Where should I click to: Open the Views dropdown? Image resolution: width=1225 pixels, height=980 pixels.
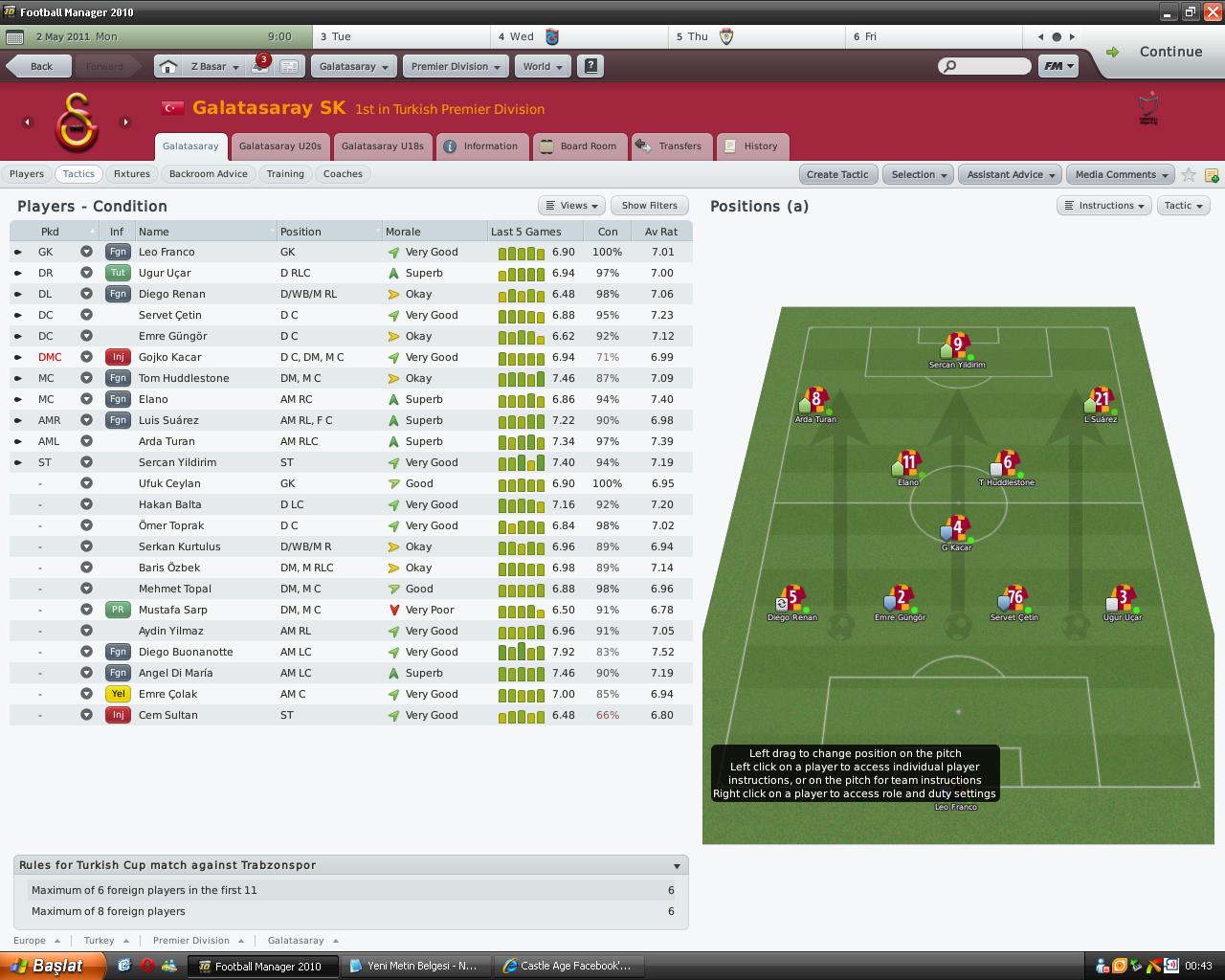570,205
